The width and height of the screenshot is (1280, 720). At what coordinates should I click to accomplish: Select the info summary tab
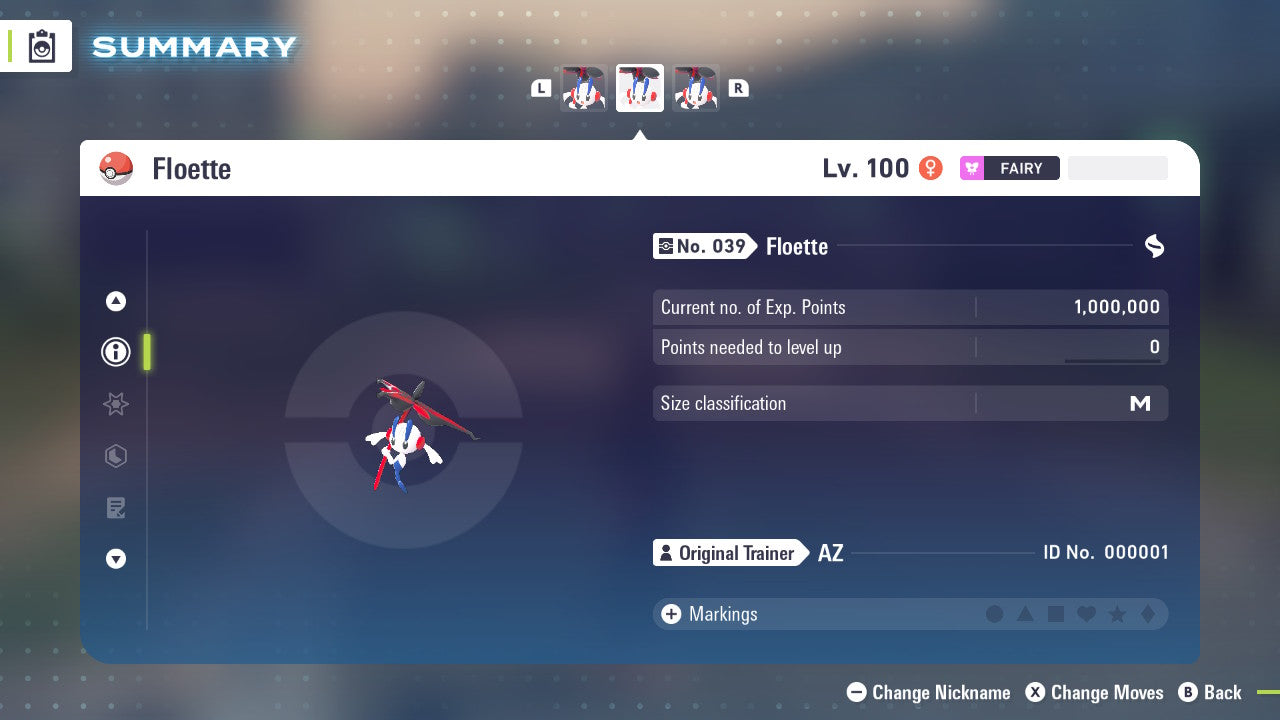click(116, 352)
